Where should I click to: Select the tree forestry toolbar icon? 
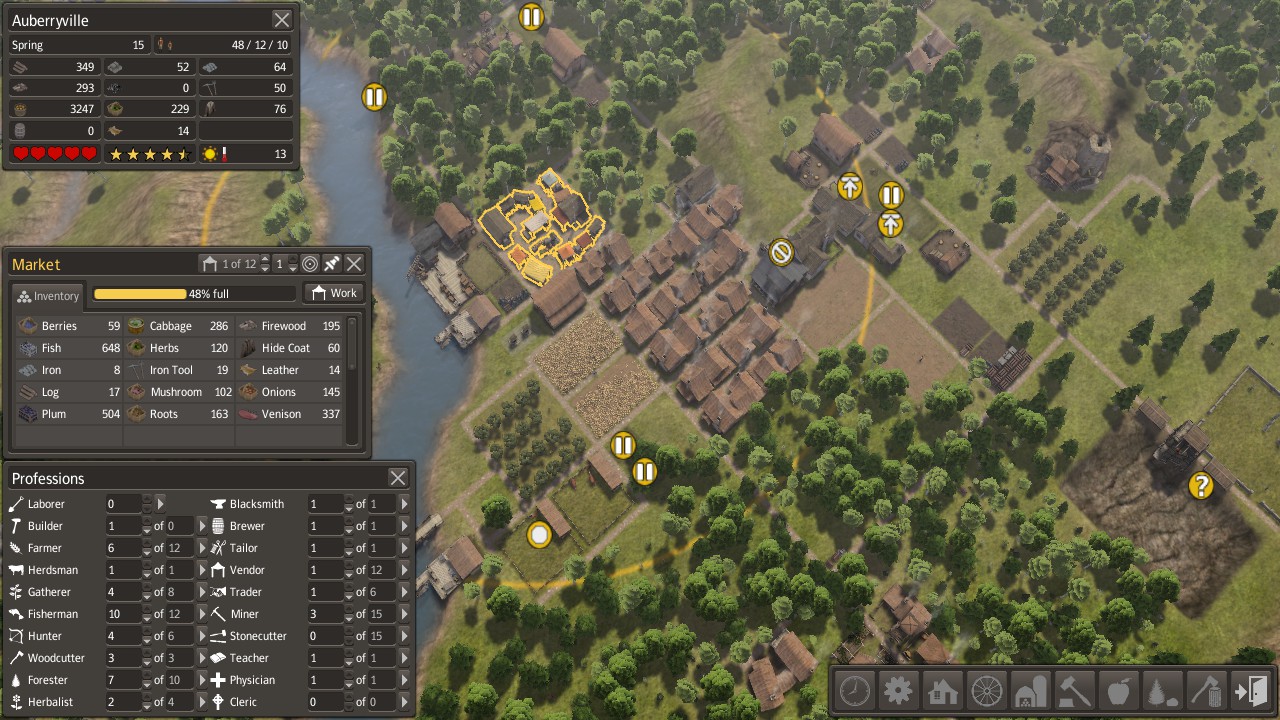coord(1162,690)
